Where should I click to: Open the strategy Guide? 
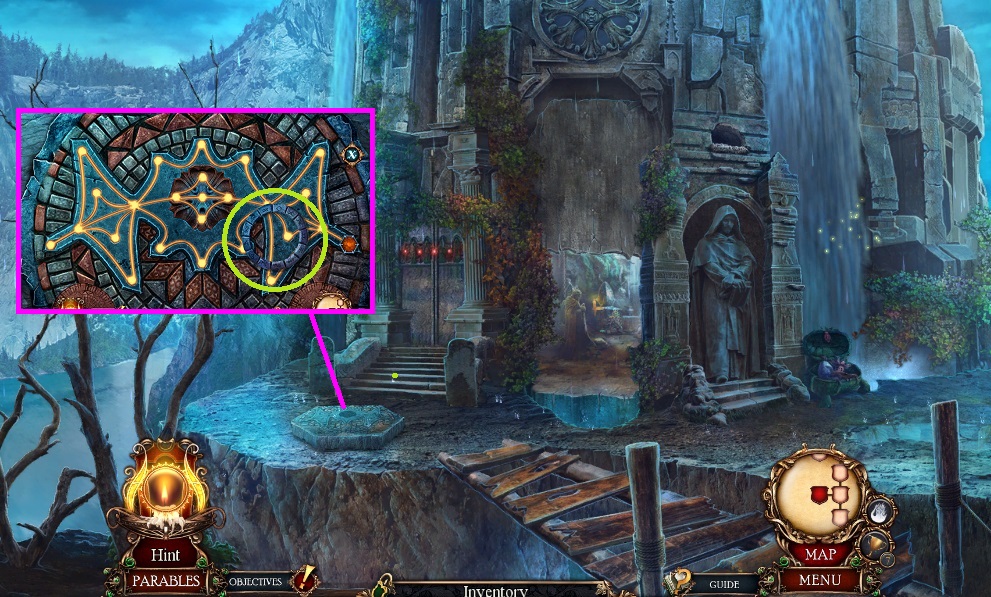click(724, 584)
